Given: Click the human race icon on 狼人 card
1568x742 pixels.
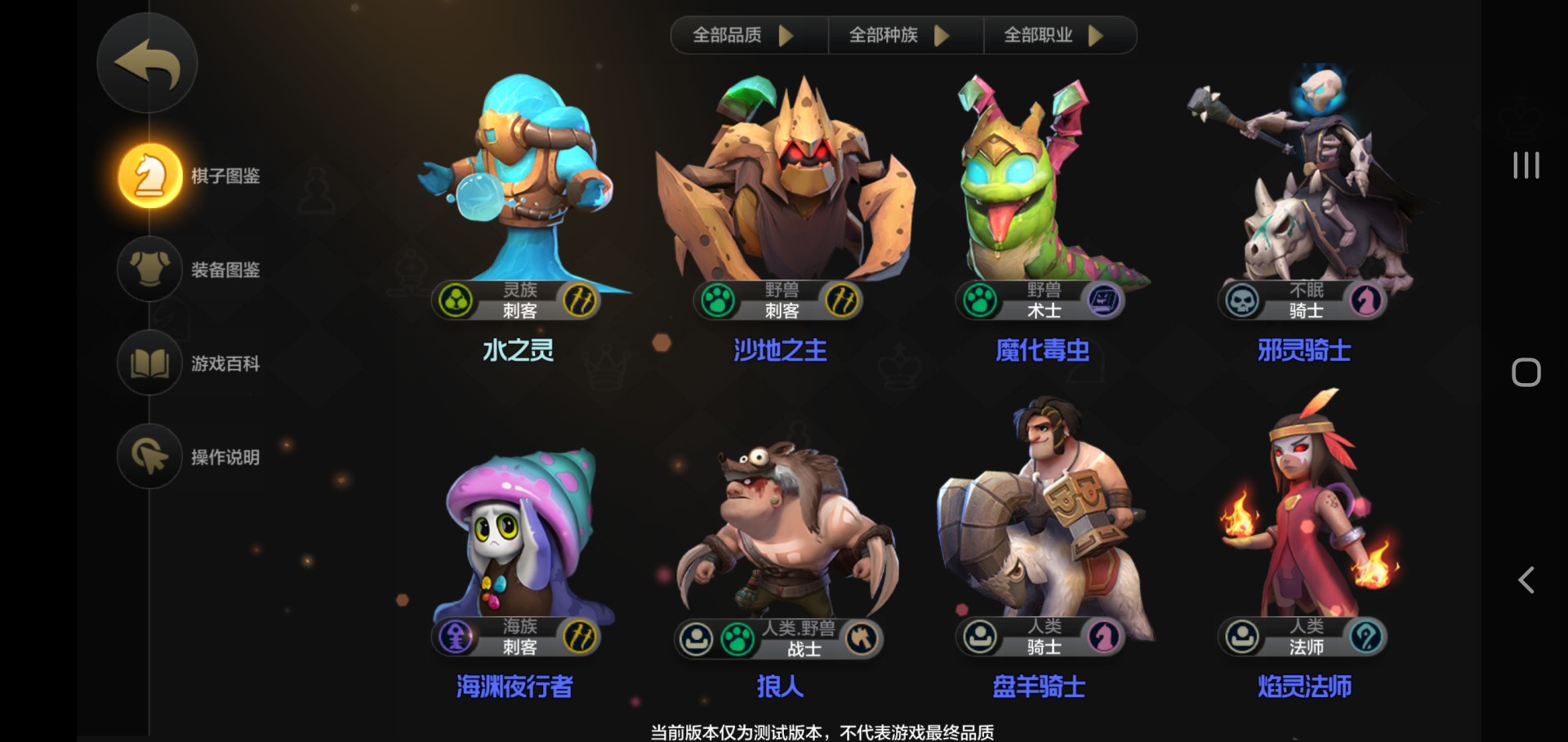Looking at the screenshot, I should (x=695, y=638).
